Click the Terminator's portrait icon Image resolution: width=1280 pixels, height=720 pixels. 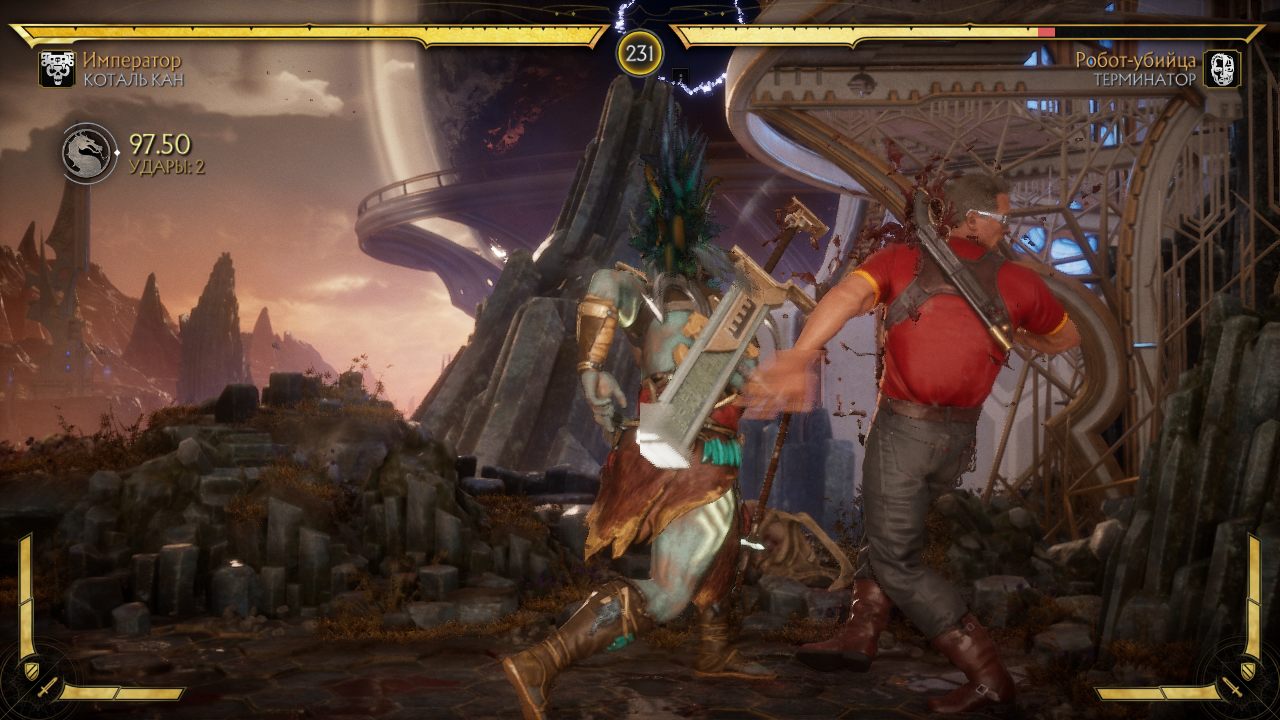coord(1222,69)
